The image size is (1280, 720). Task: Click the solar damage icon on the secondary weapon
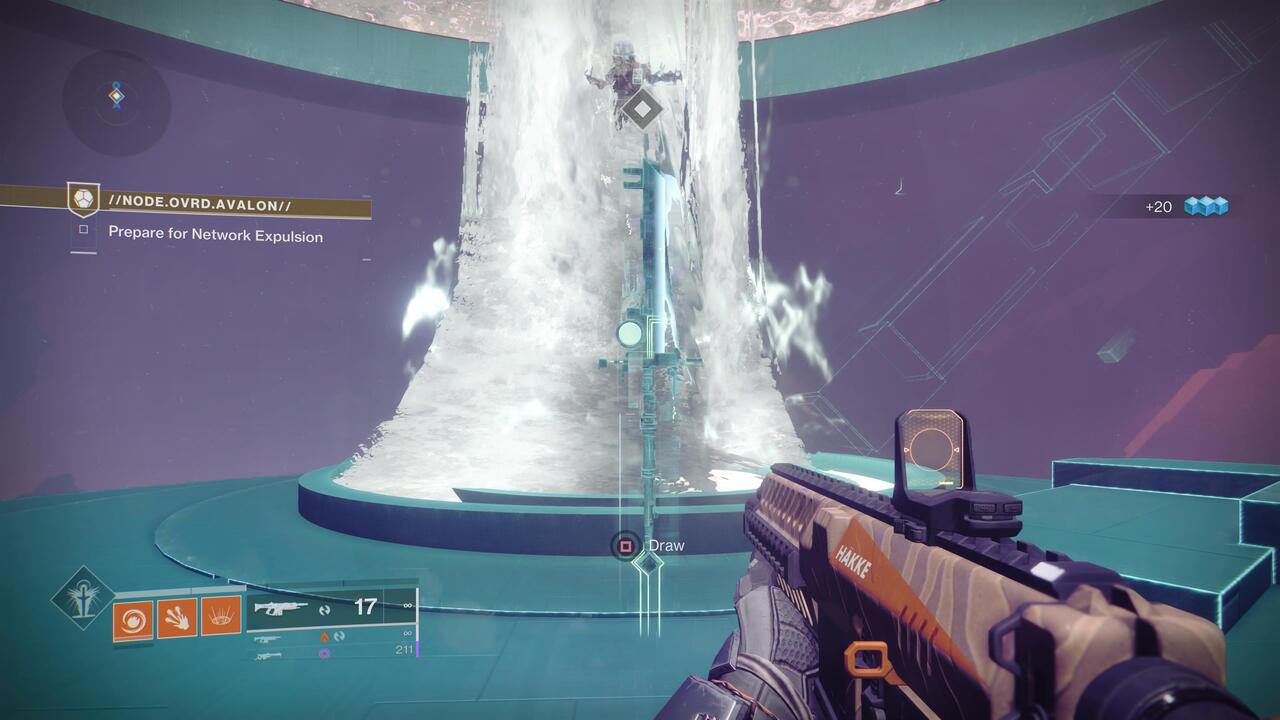326,637
